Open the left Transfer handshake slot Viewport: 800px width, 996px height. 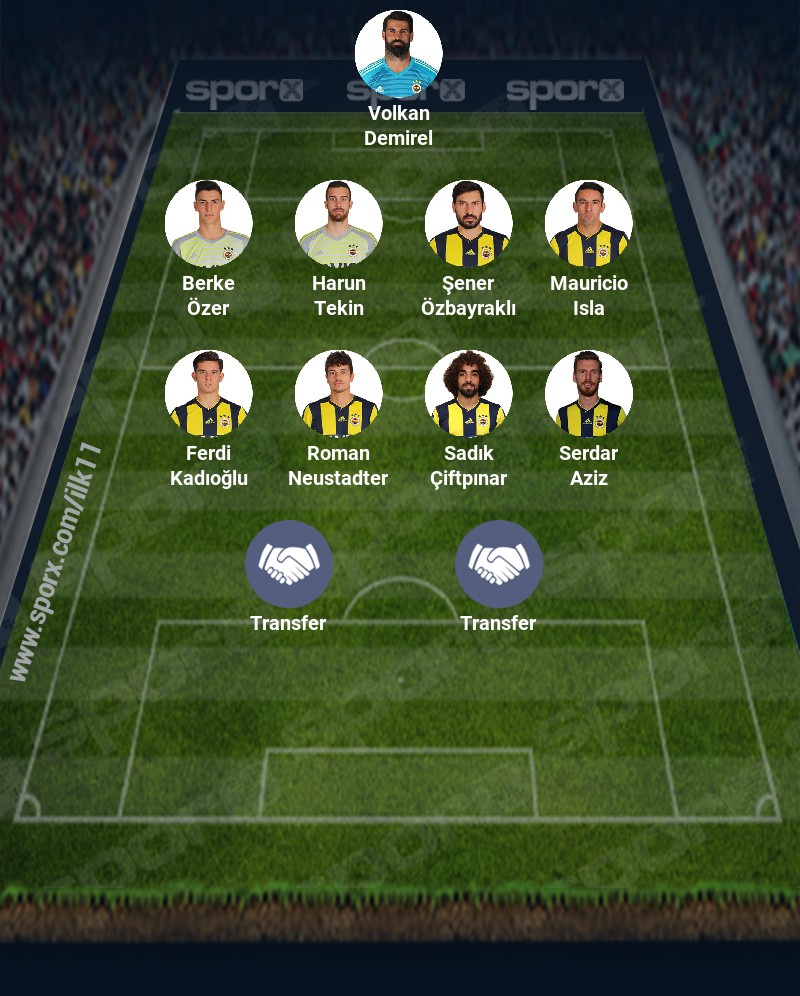pyautogui.click(x=288, y=564)
